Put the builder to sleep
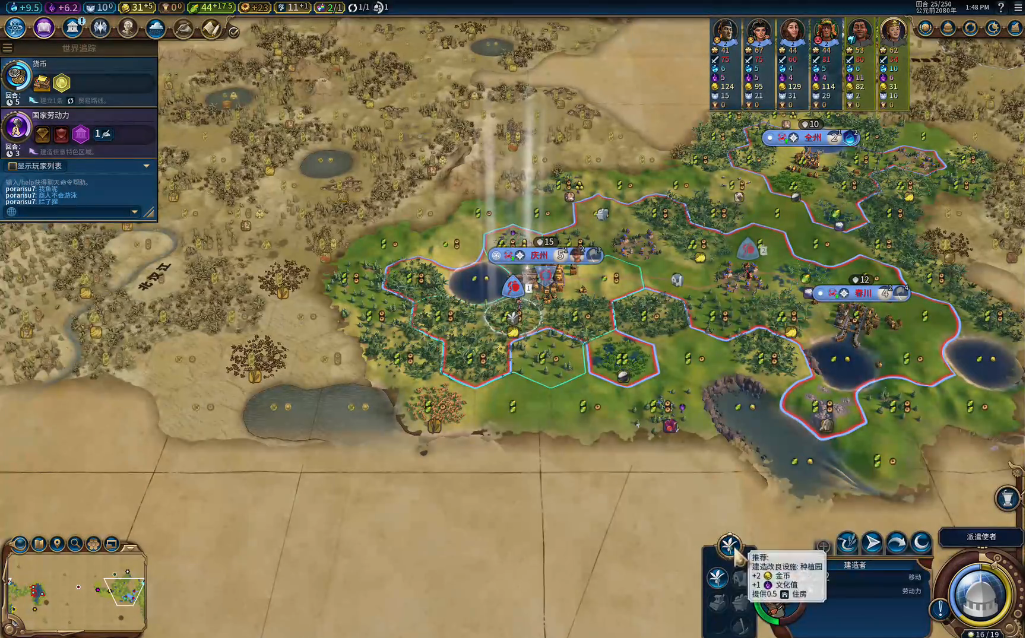1025x638 pixels. pos(920,543)
